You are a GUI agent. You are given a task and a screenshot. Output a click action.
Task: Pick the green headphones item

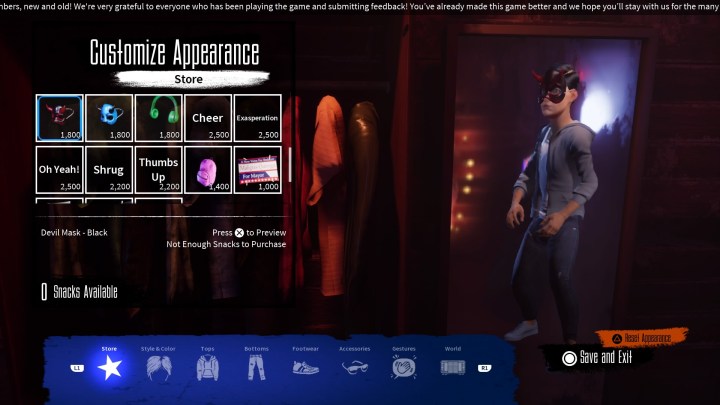point(158,118)
